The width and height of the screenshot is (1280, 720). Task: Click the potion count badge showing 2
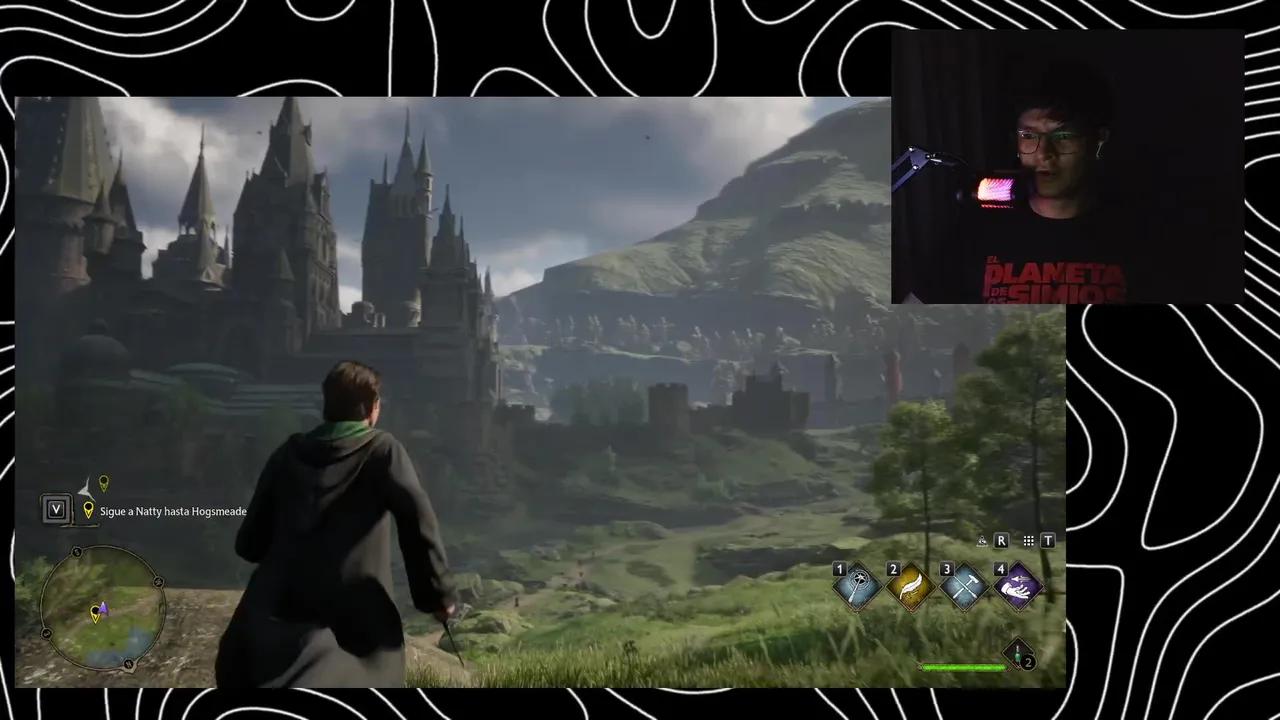1028,662
